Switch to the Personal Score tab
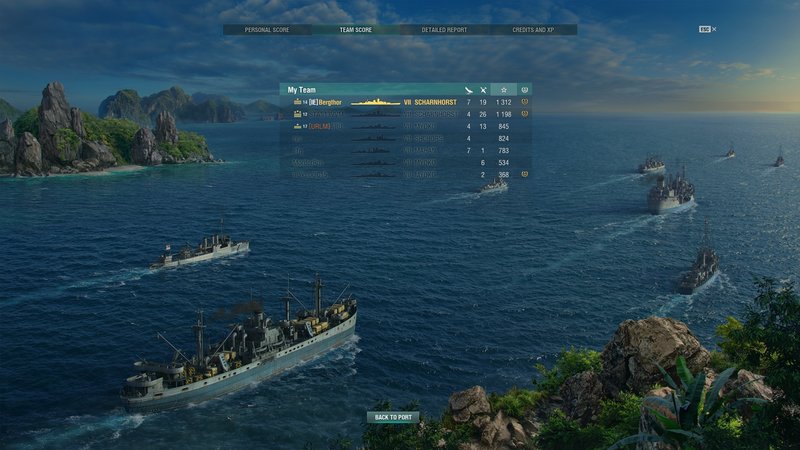The width and height of the screenshot is (800, 450). (x=267, y=30)
